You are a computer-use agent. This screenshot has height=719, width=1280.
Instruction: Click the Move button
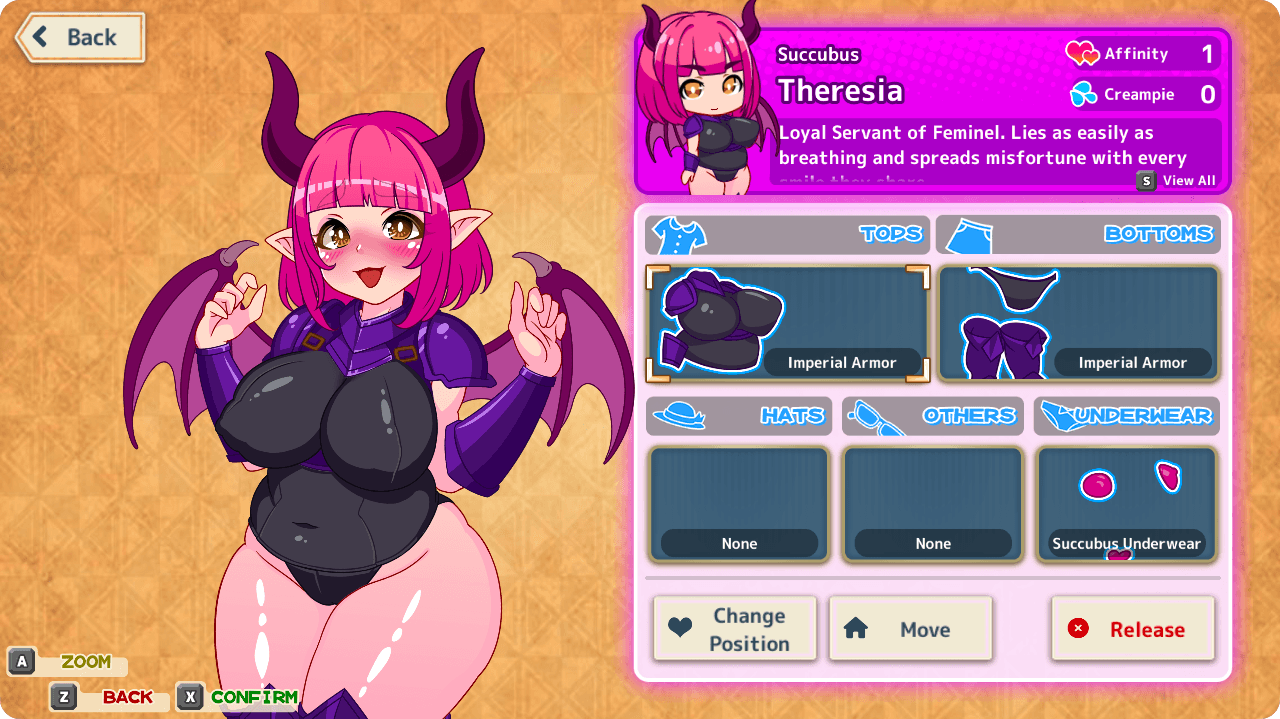910,629
